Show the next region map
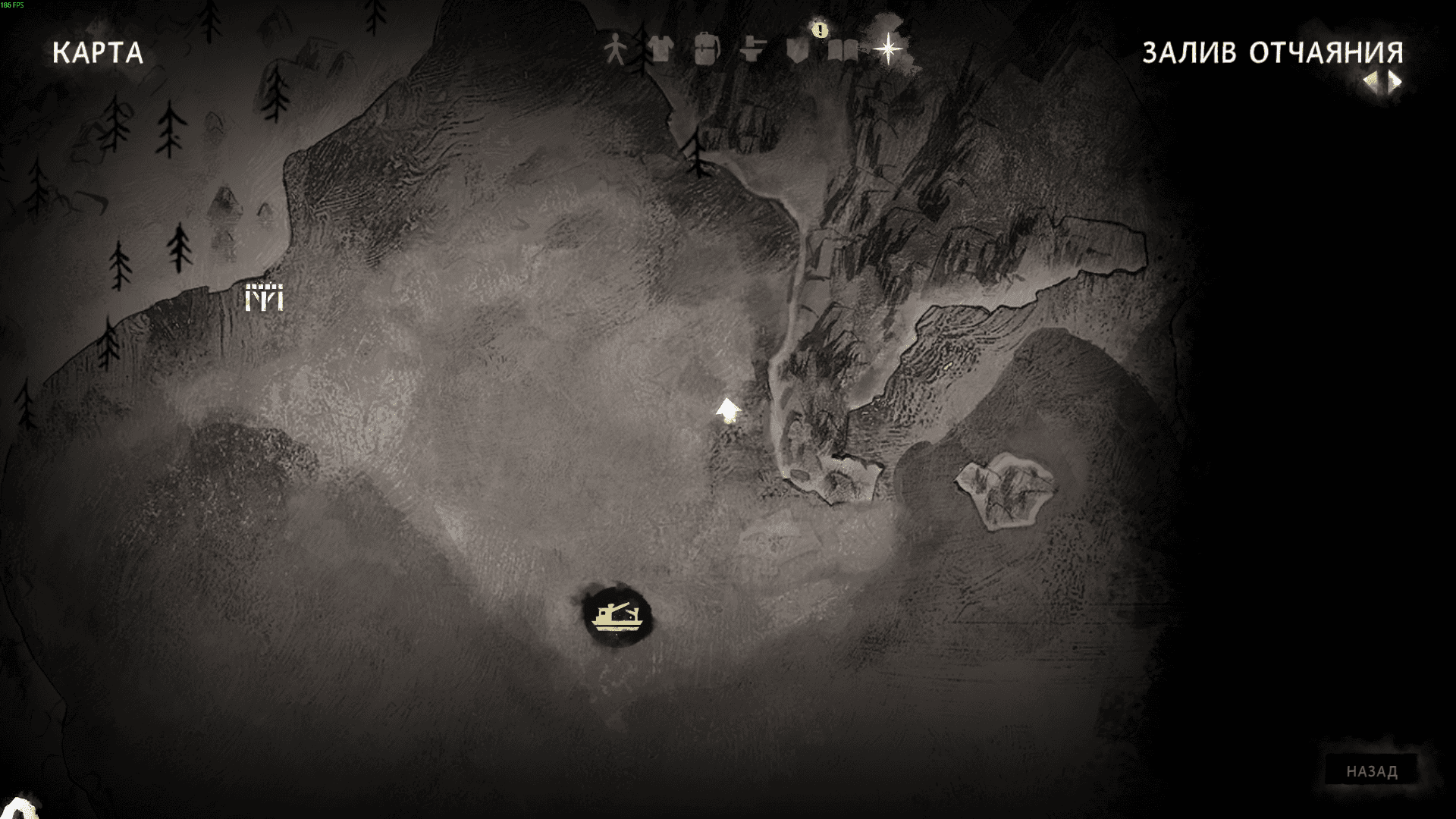This screenshot has width=1456, height=819. coord(1395,81)
